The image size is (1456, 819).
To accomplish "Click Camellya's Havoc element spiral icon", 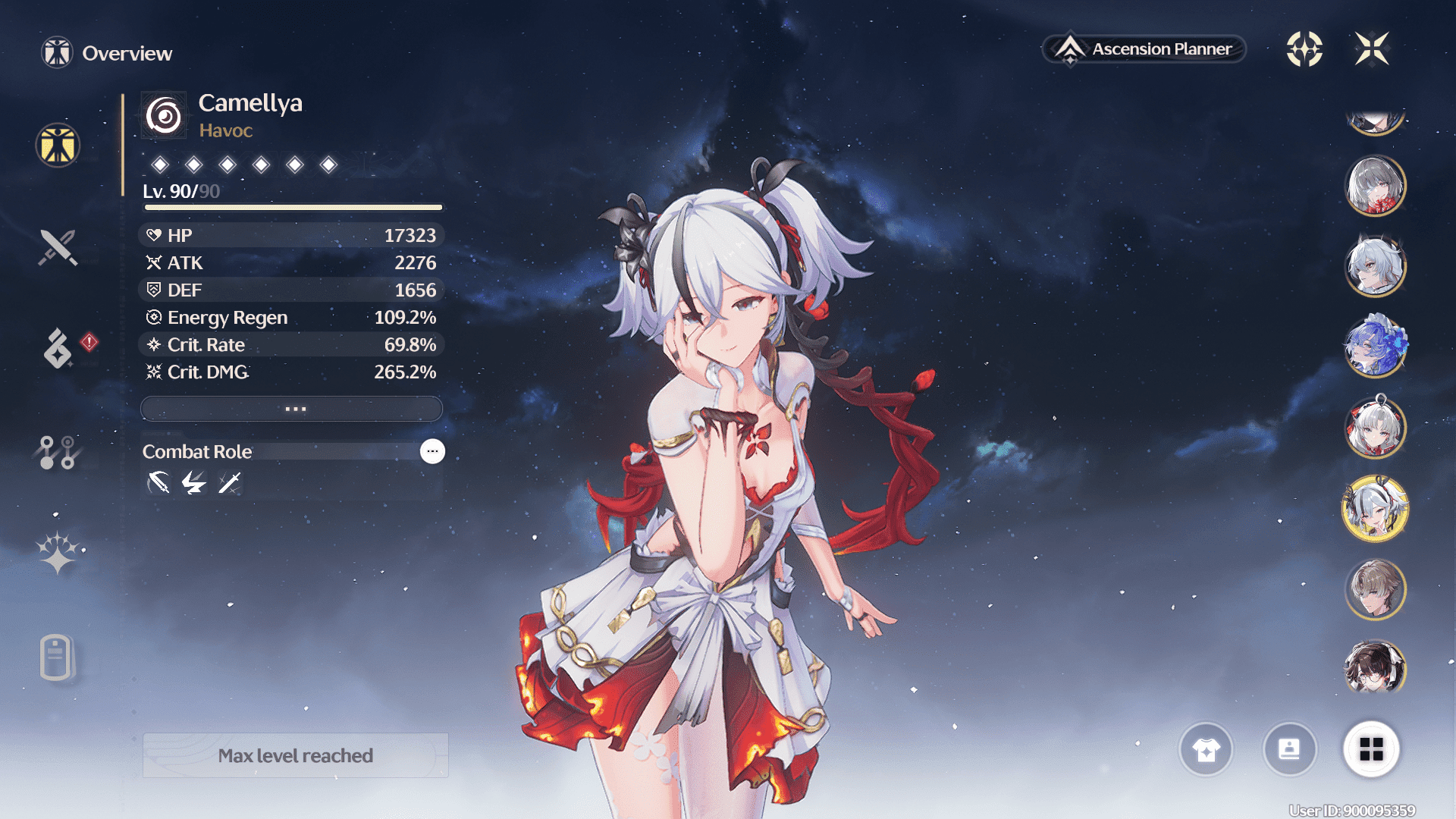I will (x=164, y=116).
